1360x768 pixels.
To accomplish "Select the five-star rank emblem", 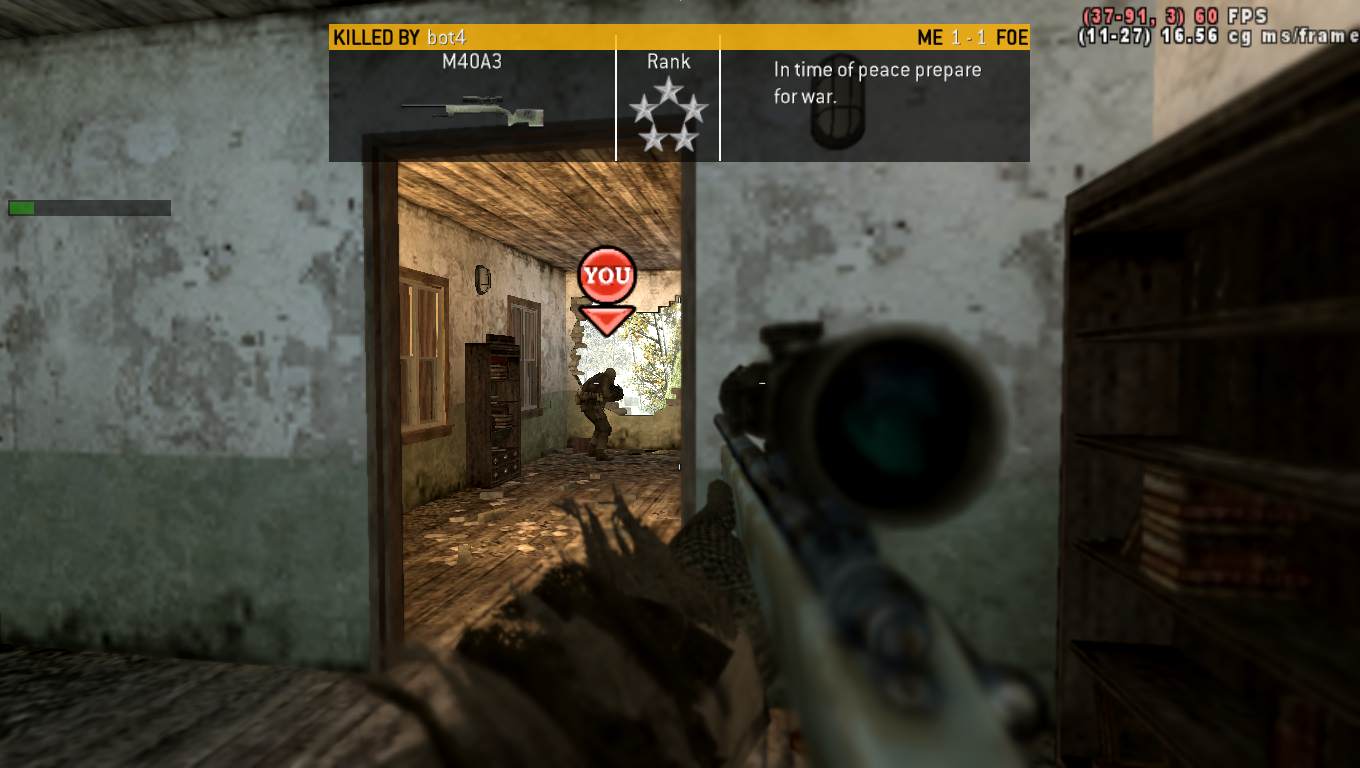I will 668,116.
